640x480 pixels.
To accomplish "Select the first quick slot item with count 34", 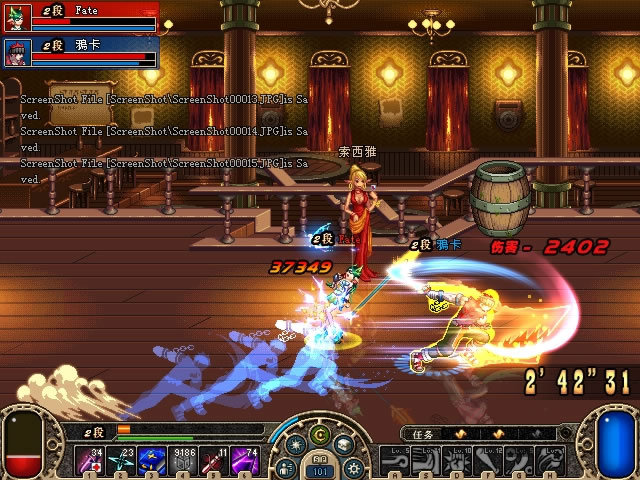I will point(89,460).
